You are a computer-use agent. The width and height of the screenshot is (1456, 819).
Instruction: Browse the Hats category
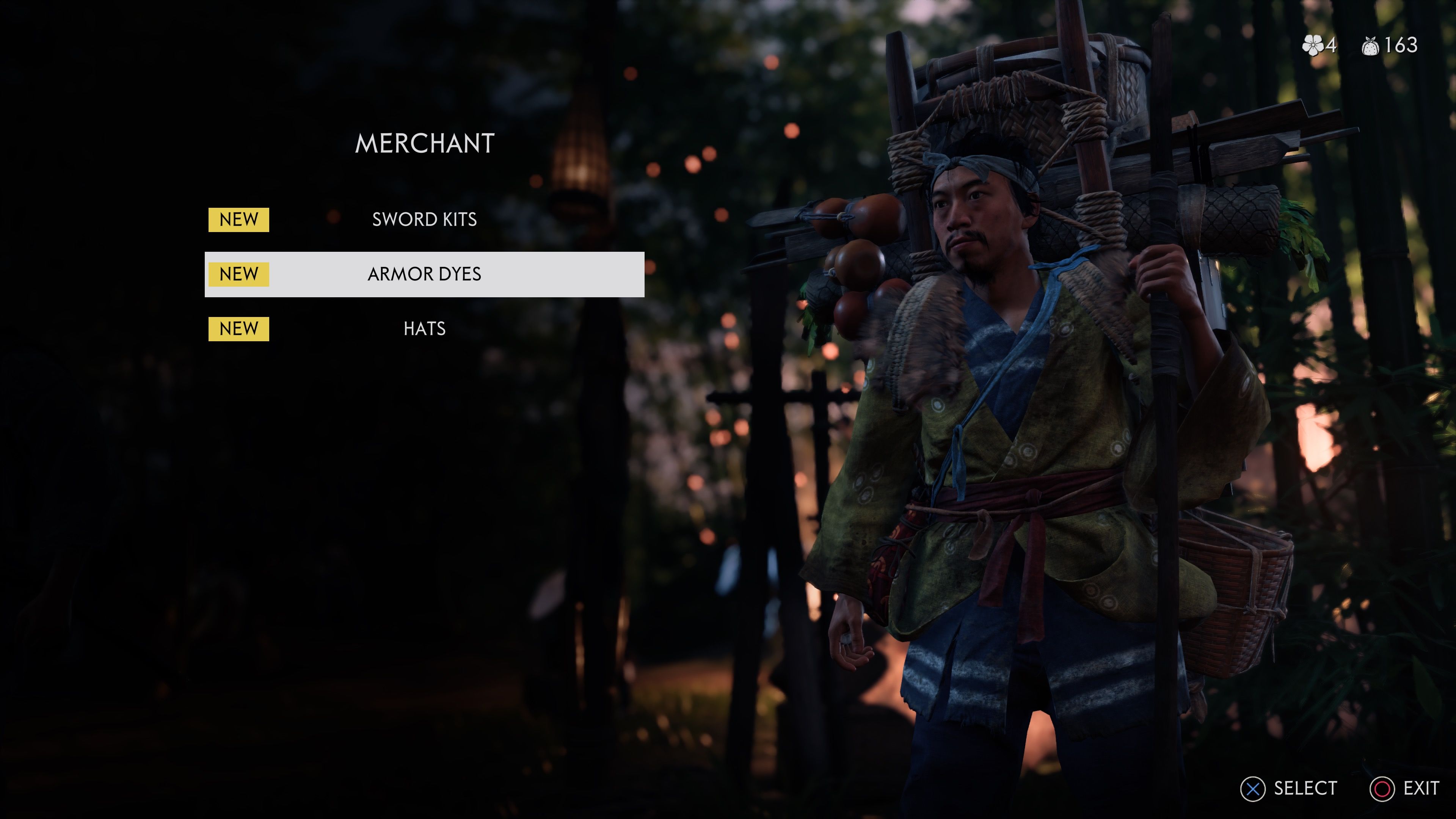(x=424, y=328)
